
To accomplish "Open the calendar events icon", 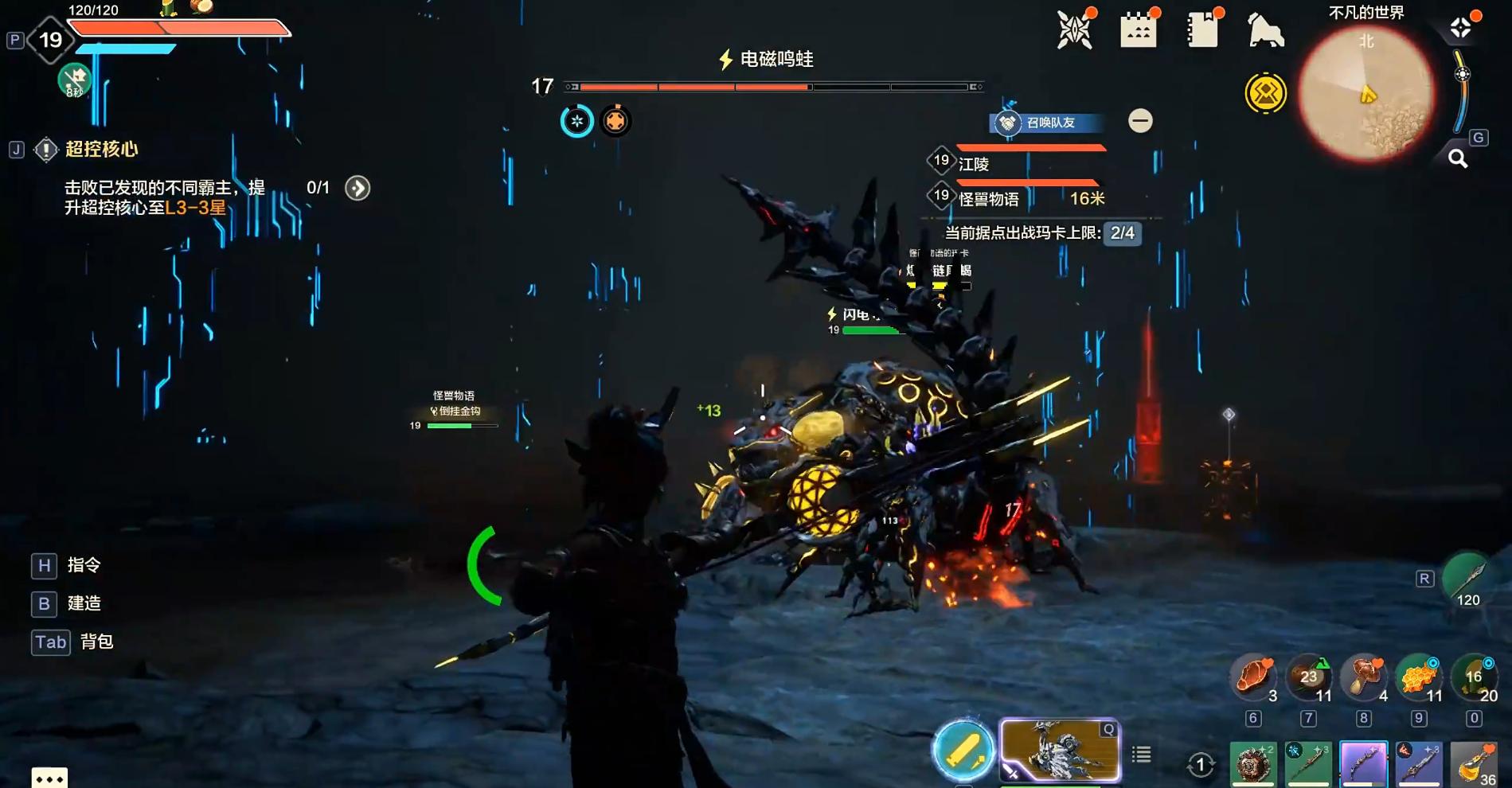I will 1138,31.
